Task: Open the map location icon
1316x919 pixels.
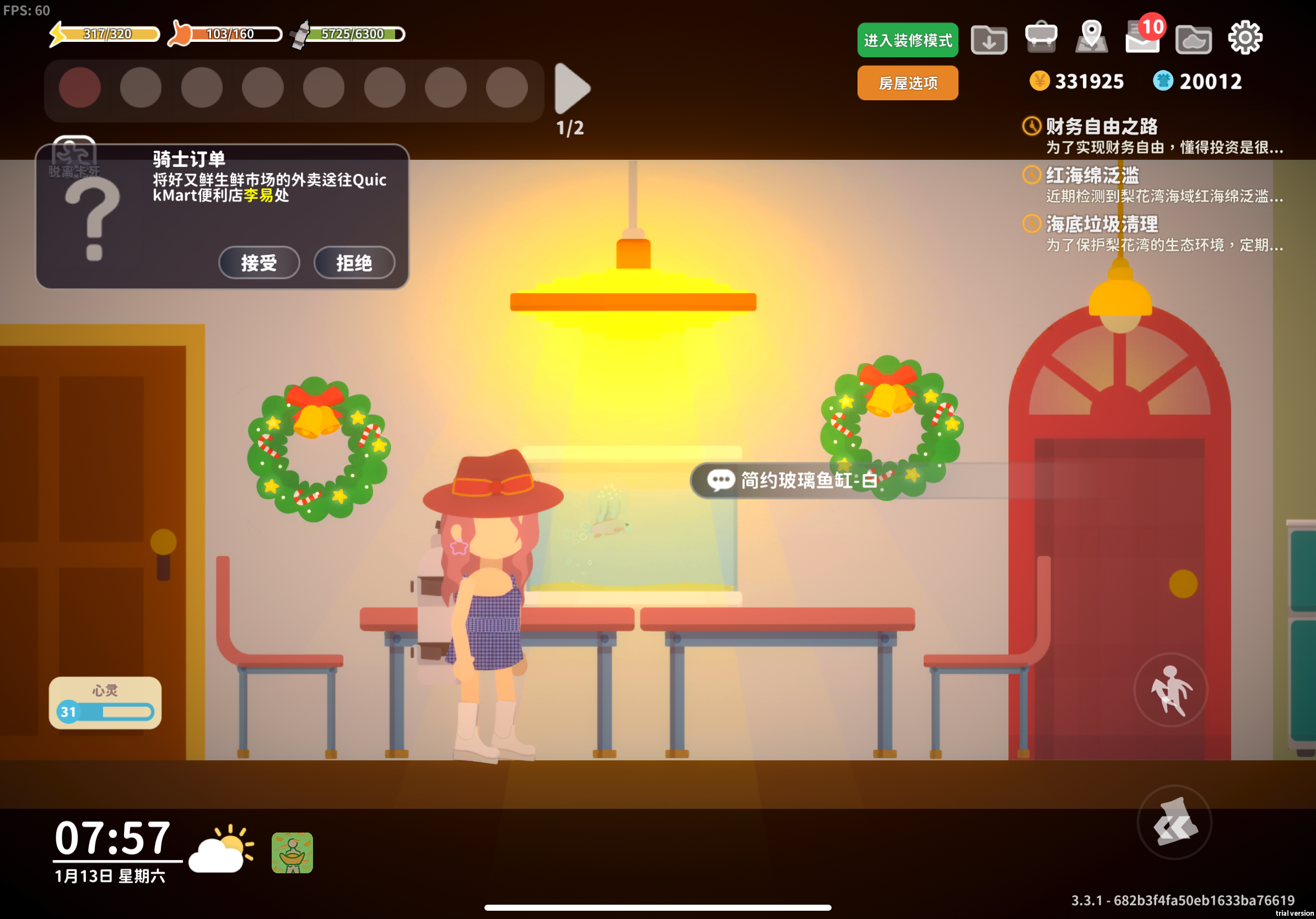Action: [1091, 38]
